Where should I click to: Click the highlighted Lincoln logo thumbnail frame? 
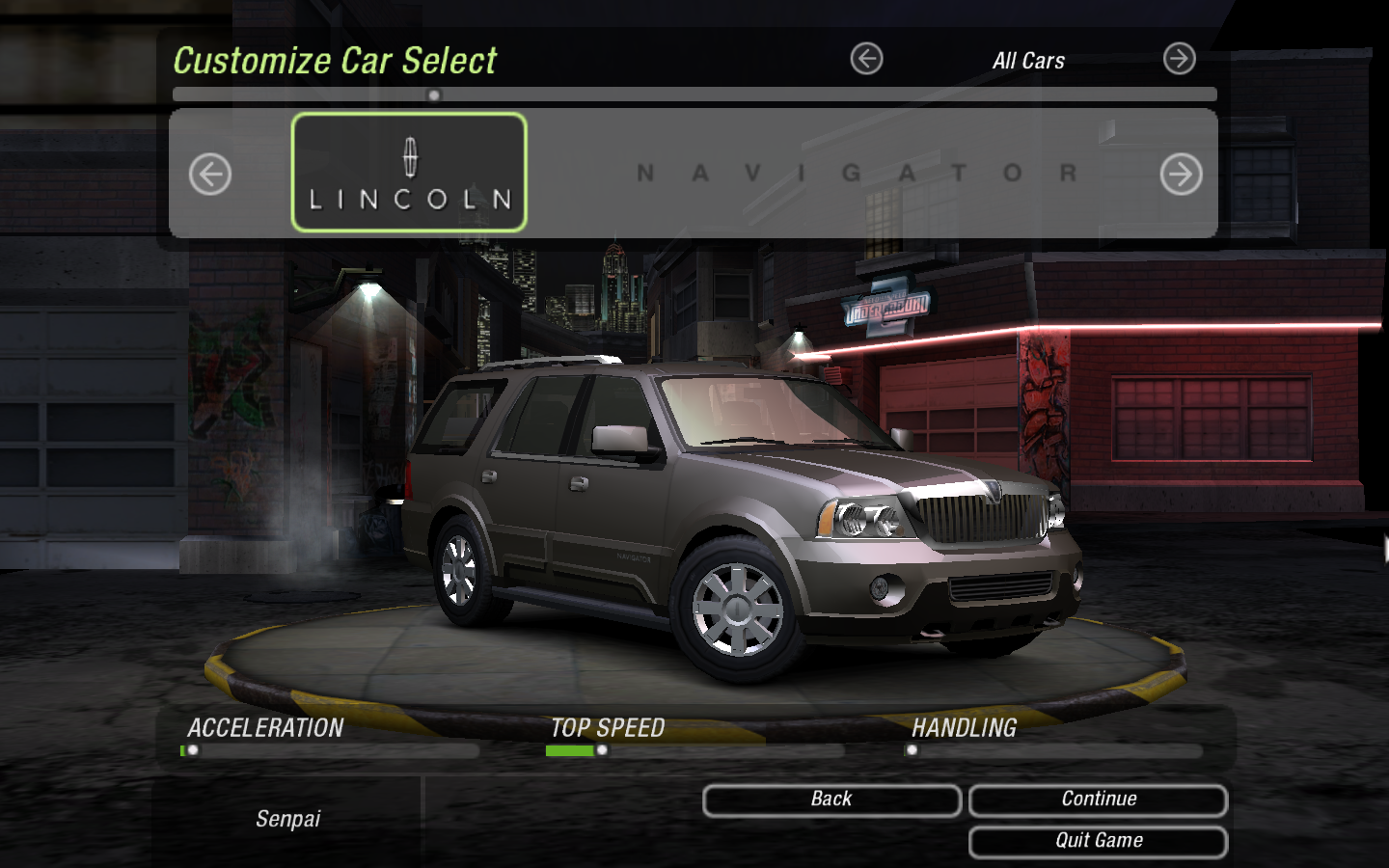[x=408, y=173]
